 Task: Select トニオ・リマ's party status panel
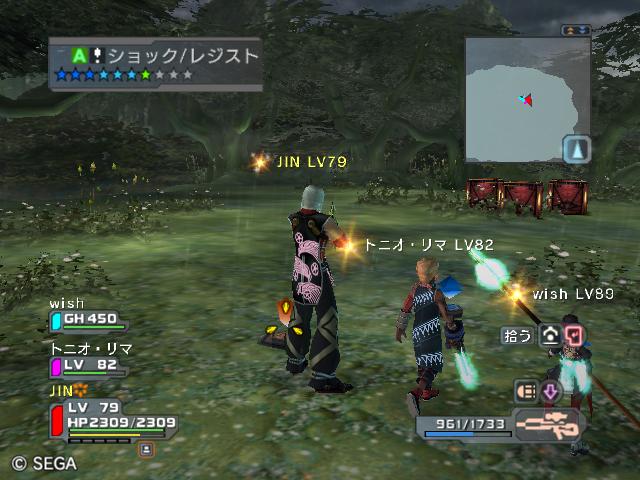90,361
